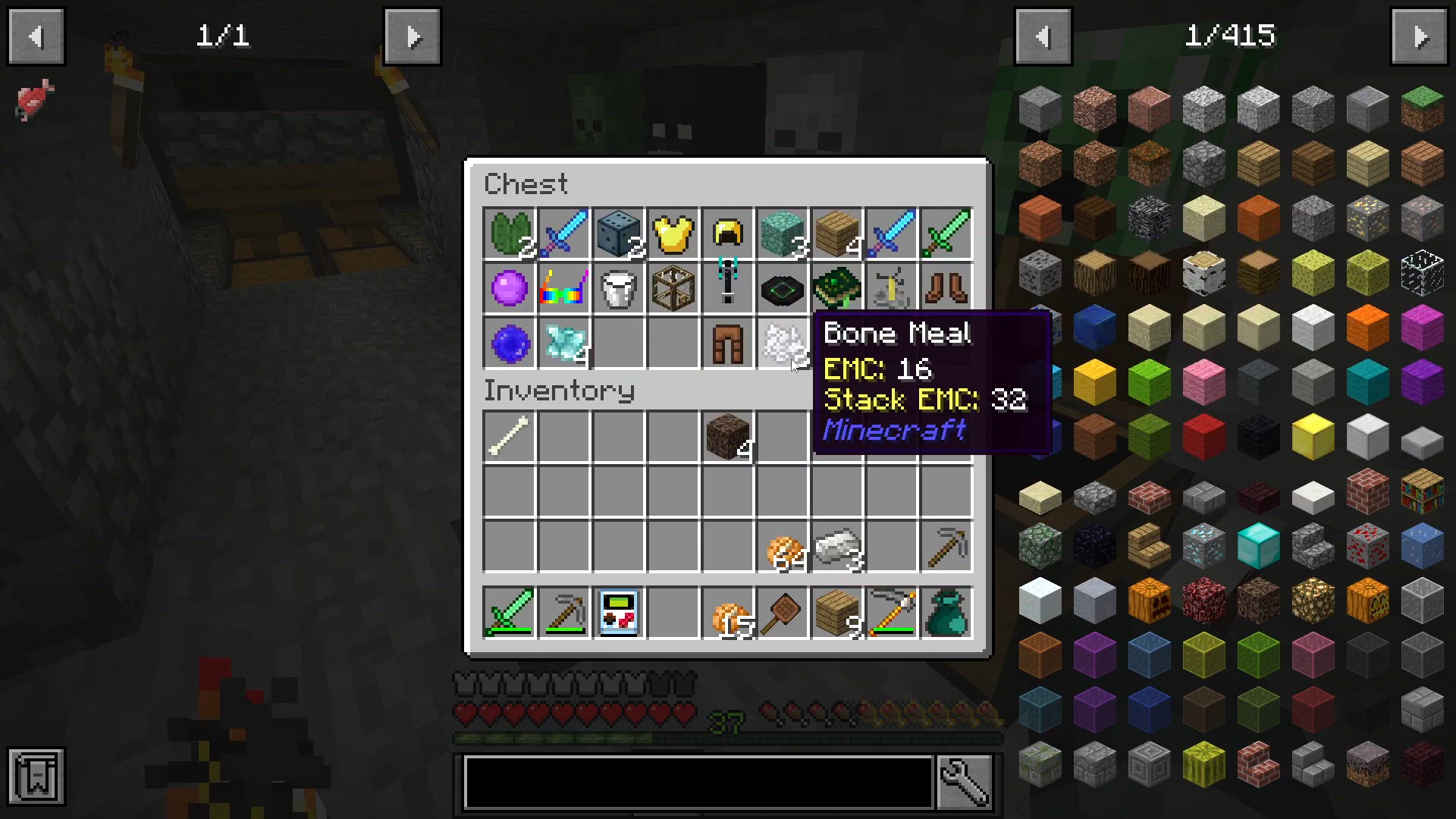Select the teal bag hotbar slot
This screenshot has width=1456, height=819.
click(946, 613)
